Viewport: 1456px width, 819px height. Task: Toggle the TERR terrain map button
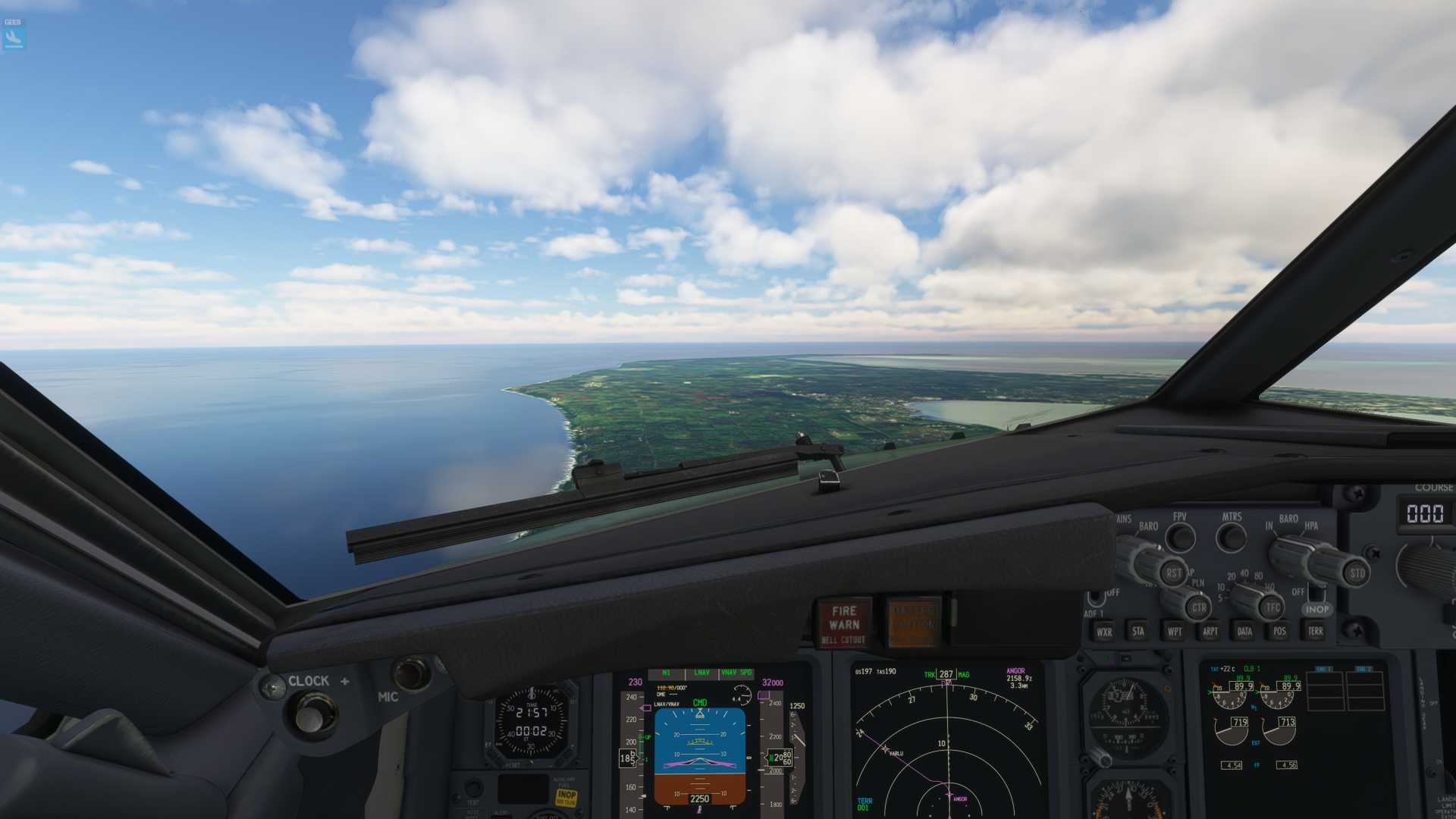pyautogui.click(x=1315, y=631)
